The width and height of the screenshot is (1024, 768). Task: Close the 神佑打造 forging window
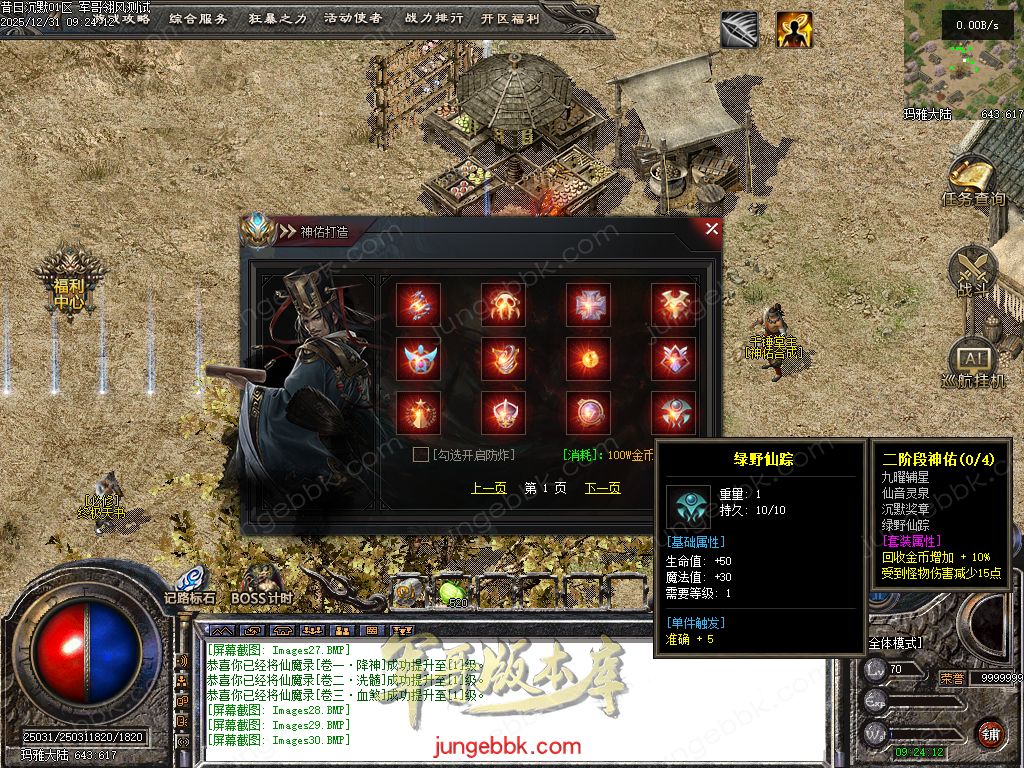tap(712, 229)
